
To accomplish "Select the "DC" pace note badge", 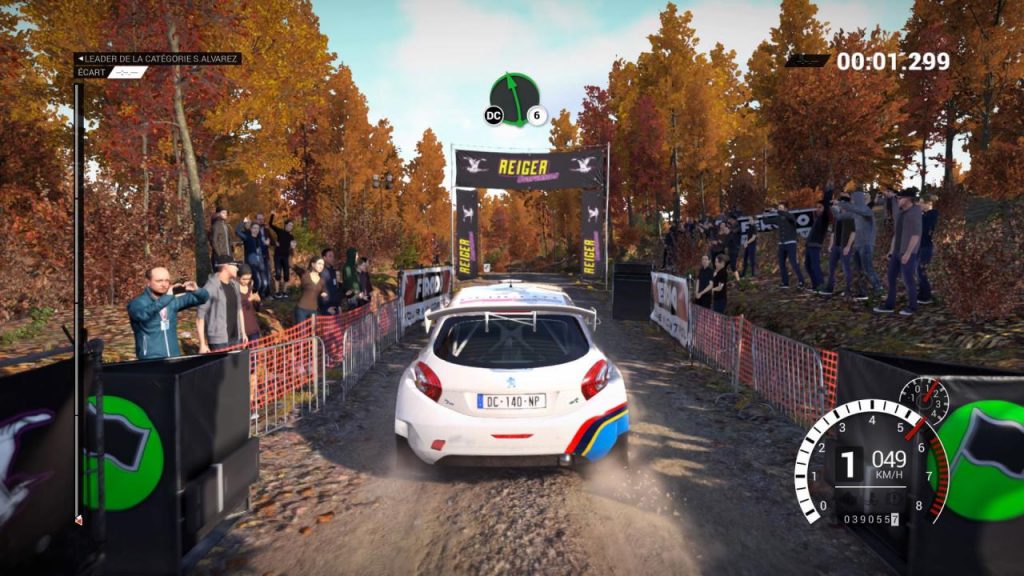I will coord(493,116).
